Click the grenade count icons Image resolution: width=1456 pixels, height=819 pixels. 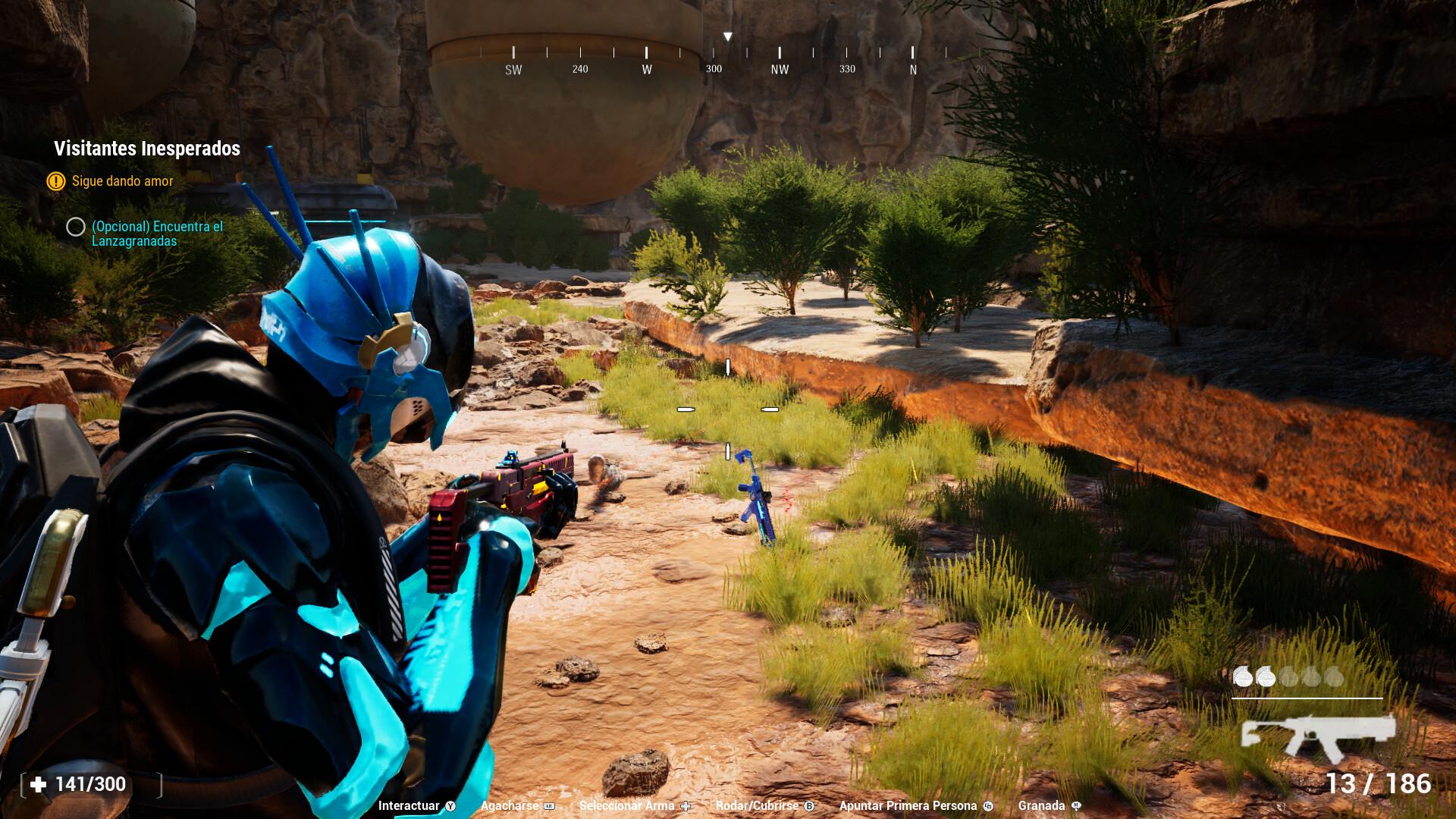click(1288, 676)
